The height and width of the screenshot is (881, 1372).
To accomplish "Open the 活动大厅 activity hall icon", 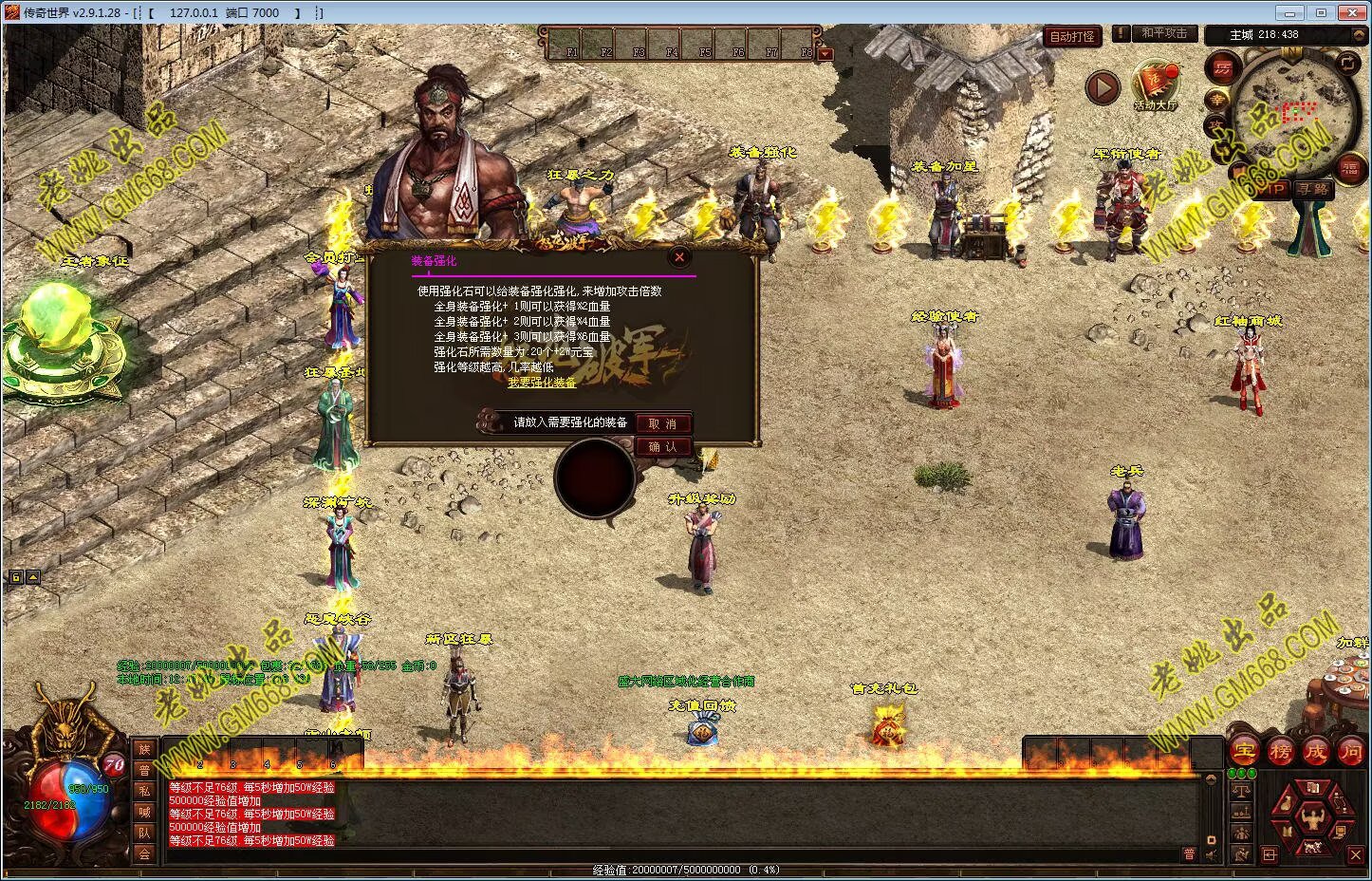I will point(1155,84).
